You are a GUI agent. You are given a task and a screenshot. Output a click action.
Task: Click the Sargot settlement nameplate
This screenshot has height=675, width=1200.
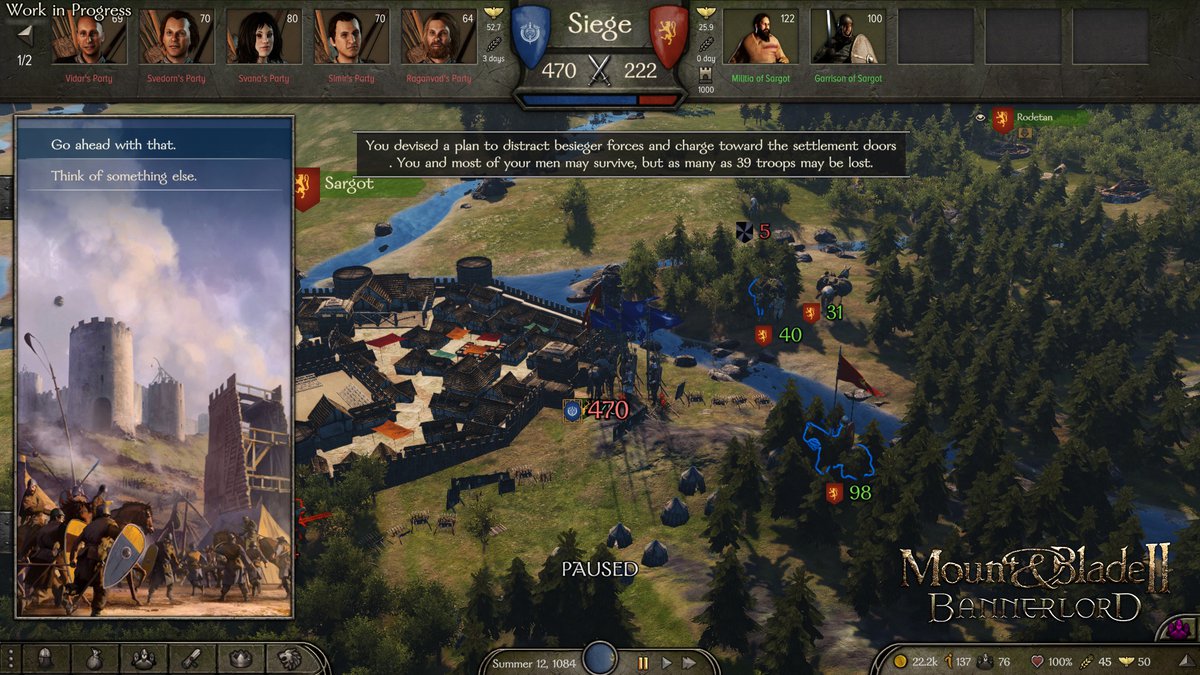349,185
